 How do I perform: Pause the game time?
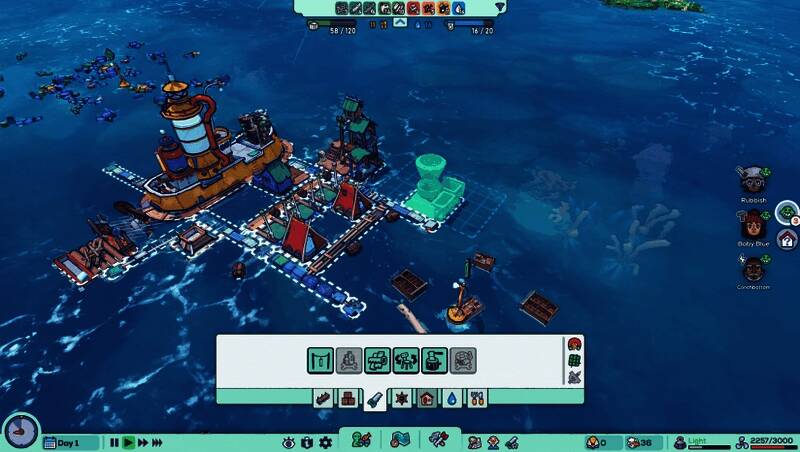point(114,442)
